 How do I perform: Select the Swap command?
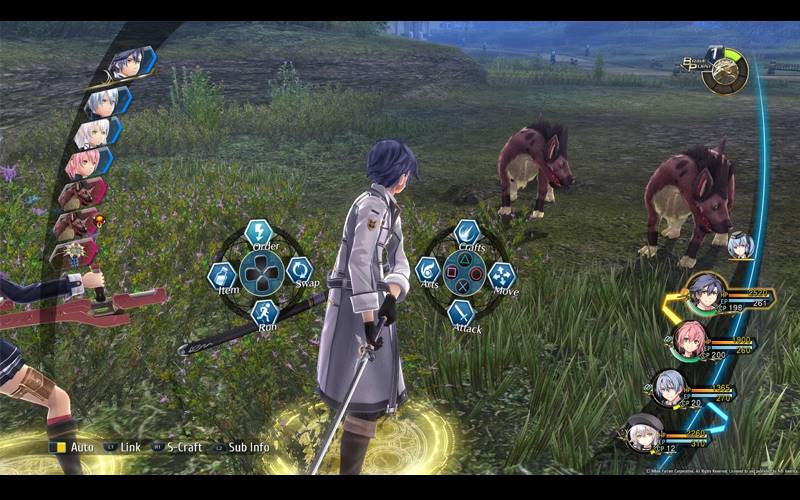[299, 270]
